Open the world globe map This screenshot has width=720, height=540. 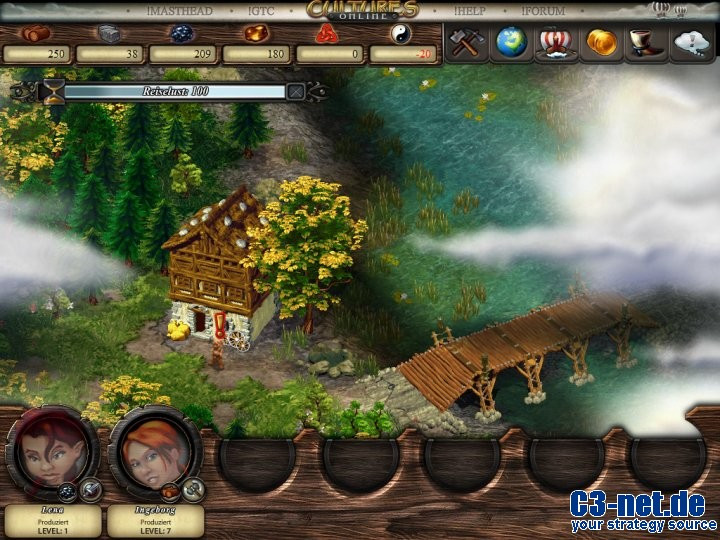click(x=512, y=43)
